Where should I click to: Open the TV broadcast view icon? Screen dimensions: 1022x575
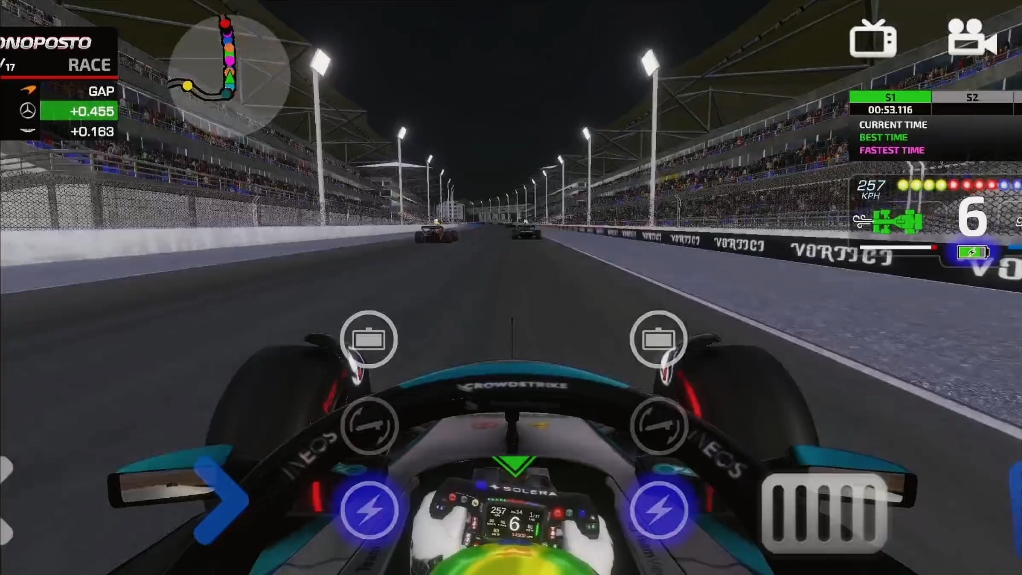(873, 39)
